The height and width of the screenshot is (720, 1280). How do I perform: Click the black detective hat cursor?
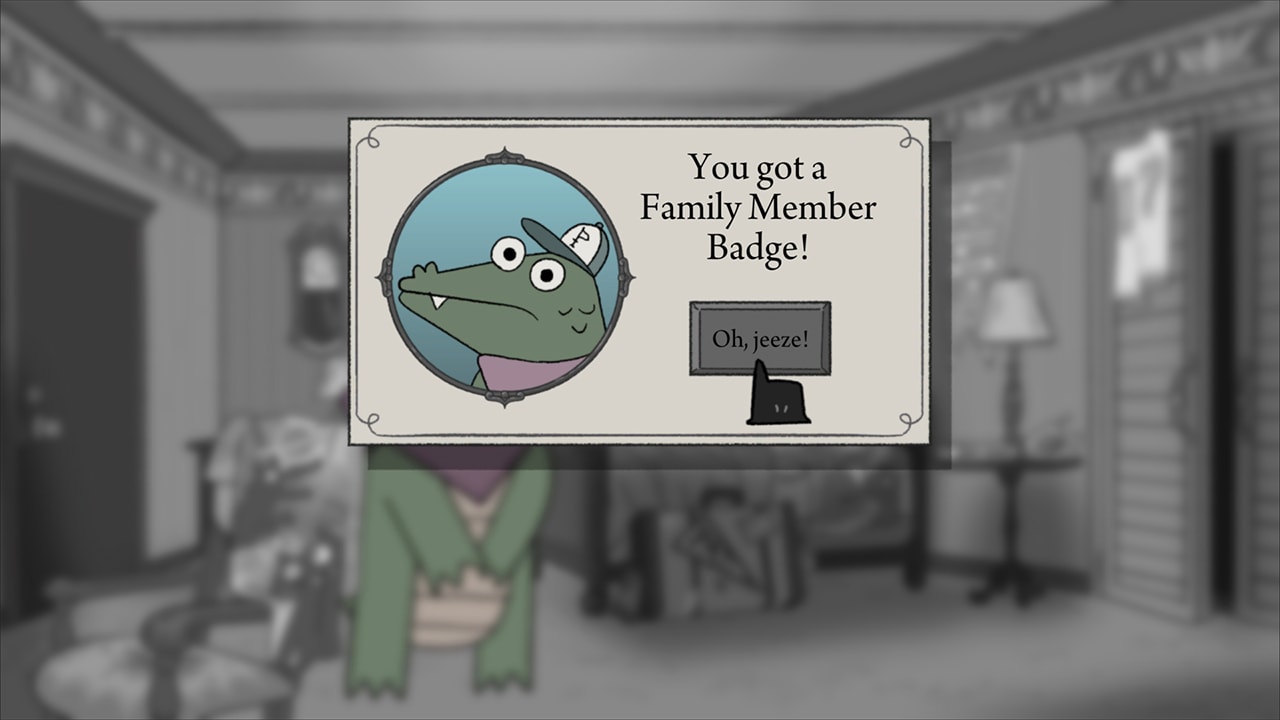point(775,400)
